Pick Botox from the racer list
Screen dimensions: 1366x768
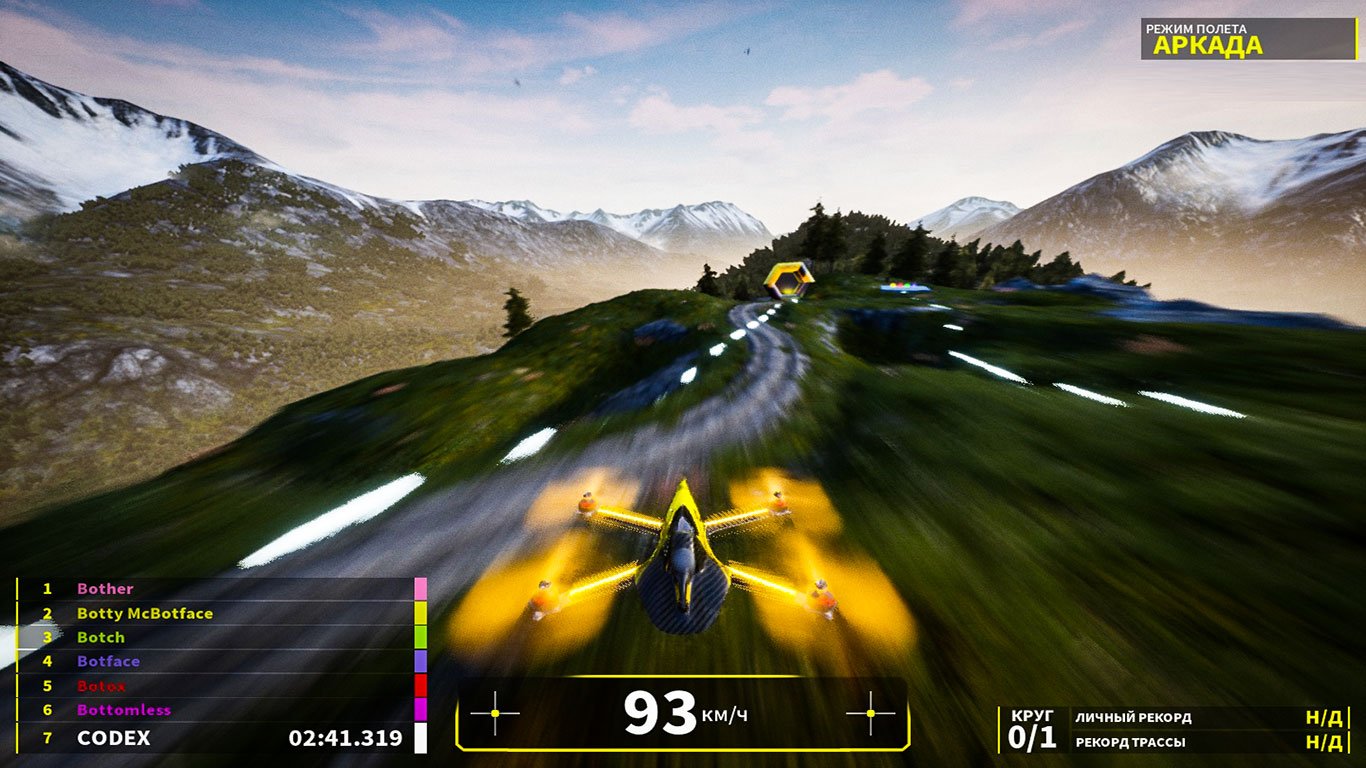click(x=102, y=686)
